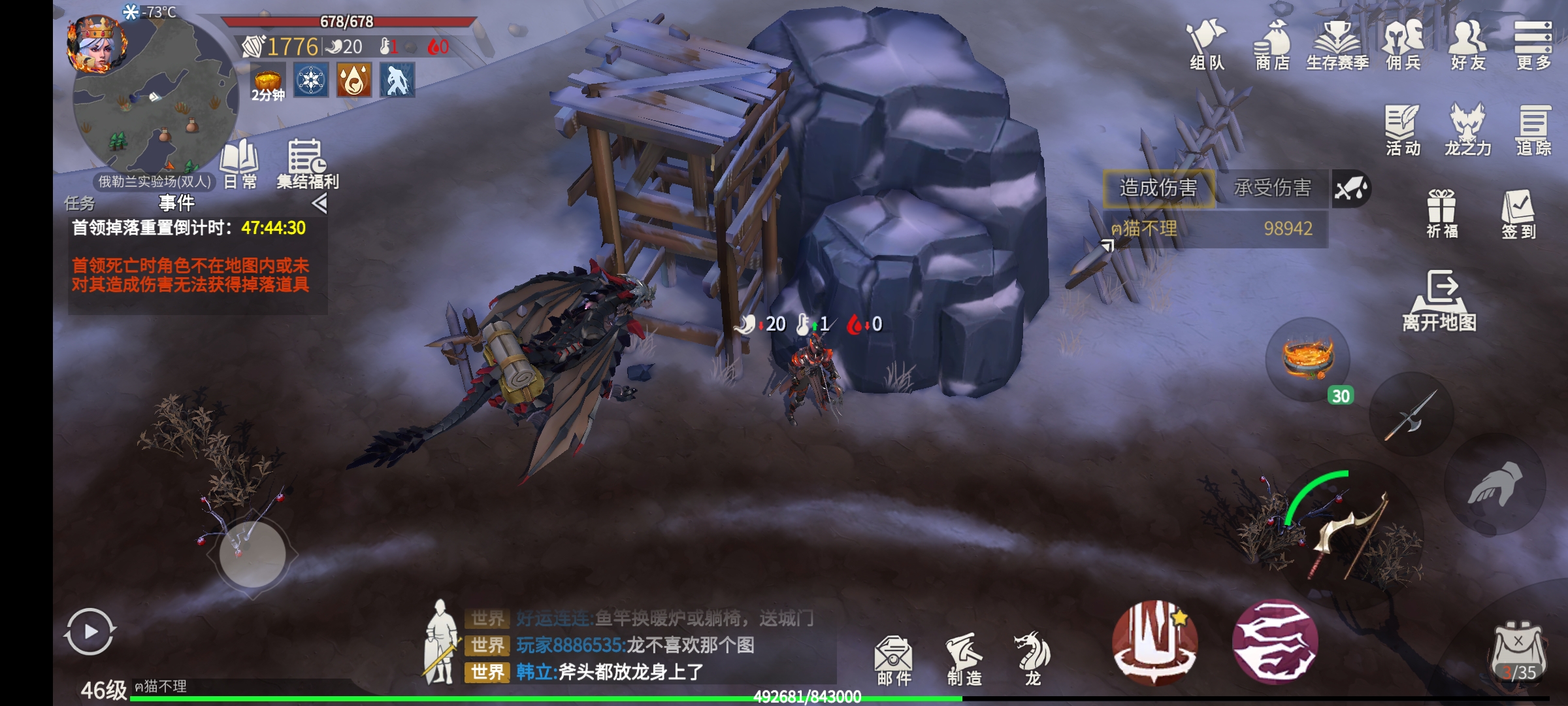The image size is (1568, 706).
Task: Open the 生存赛季 survival season menu
Action: [1337, 44]
